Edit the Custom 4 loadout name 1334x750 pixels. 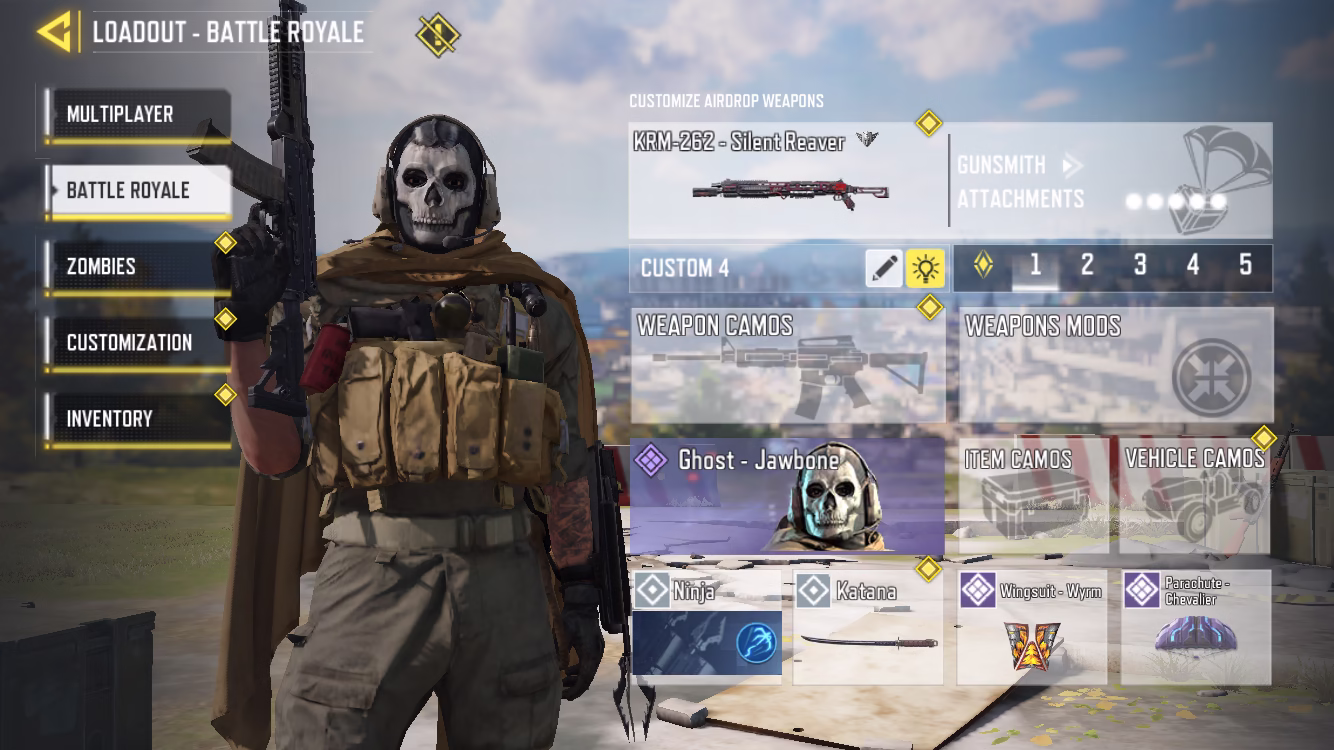coord(883,268)
